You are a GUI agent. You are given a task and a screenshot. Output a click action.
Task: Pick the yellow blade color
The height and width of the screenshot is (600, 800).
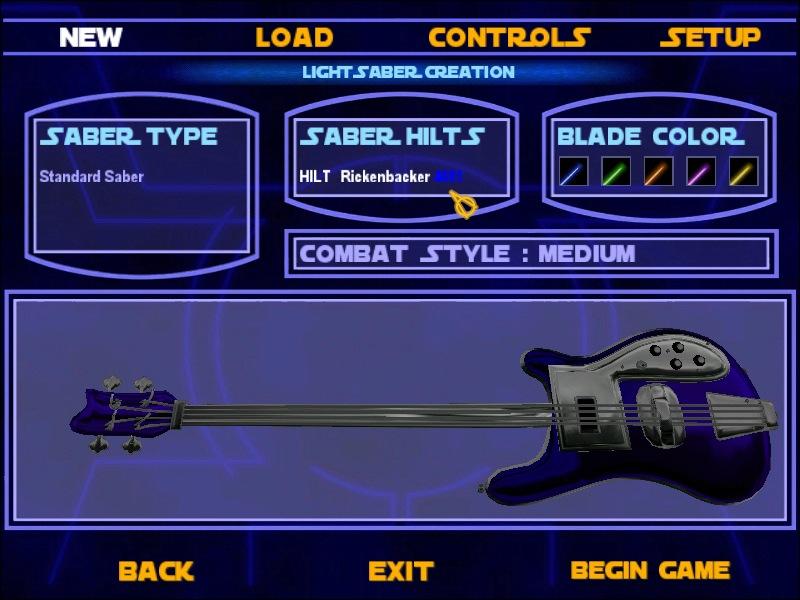click(743, 172)
